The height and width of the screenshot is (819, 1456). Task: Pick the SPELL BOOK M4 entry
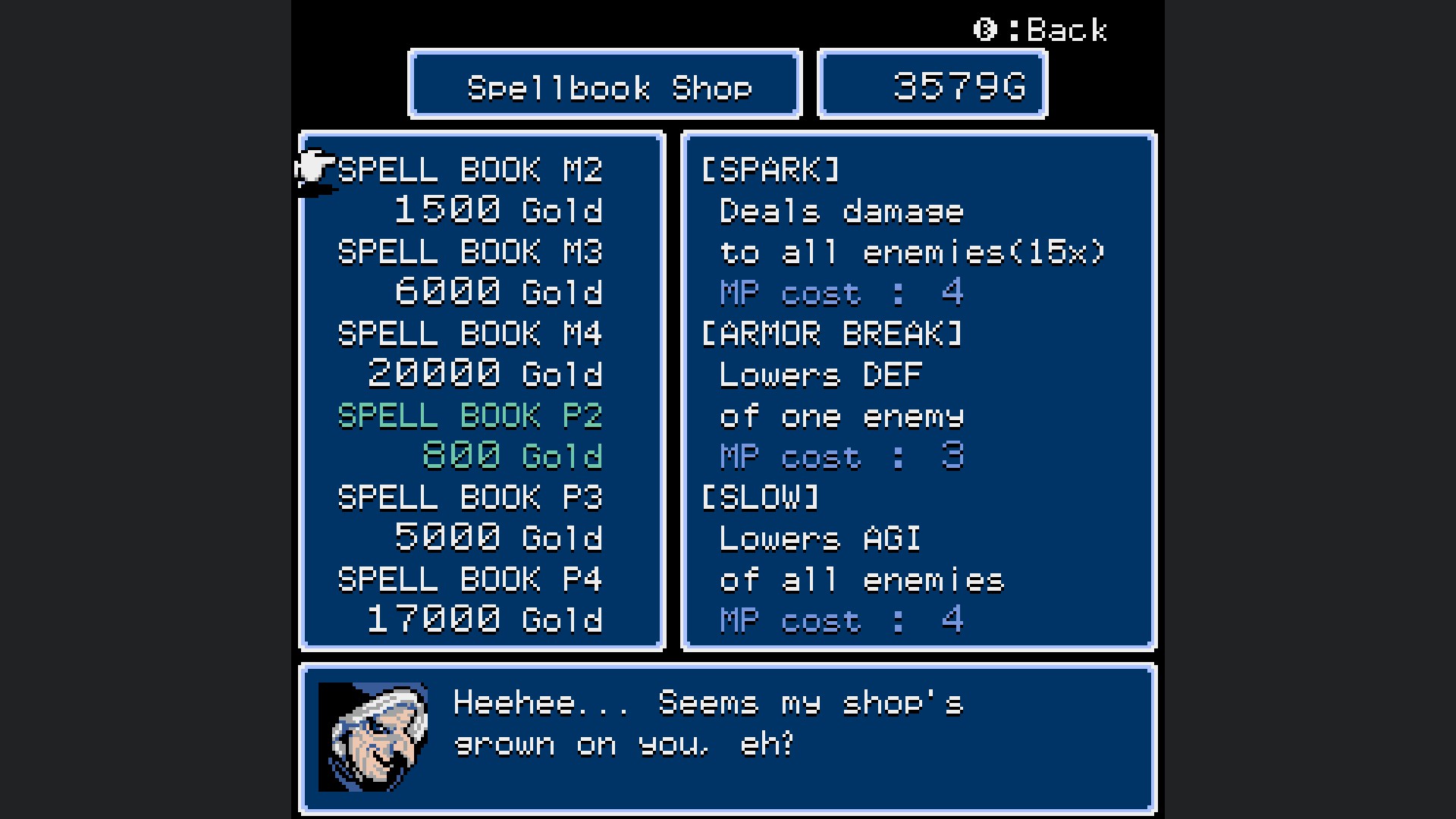469,334
